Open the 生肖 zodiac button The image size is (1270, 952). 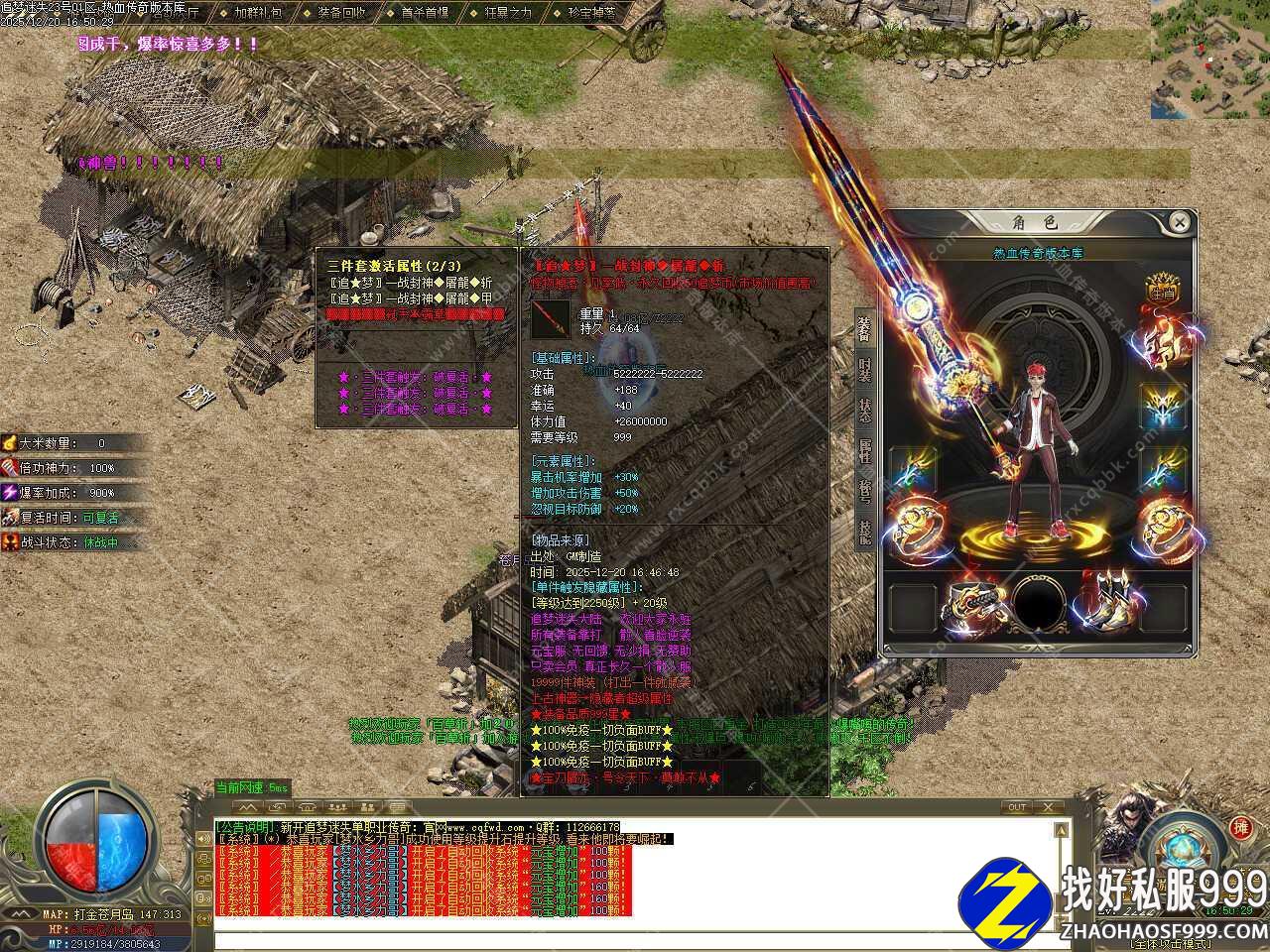click(1162, 292)
